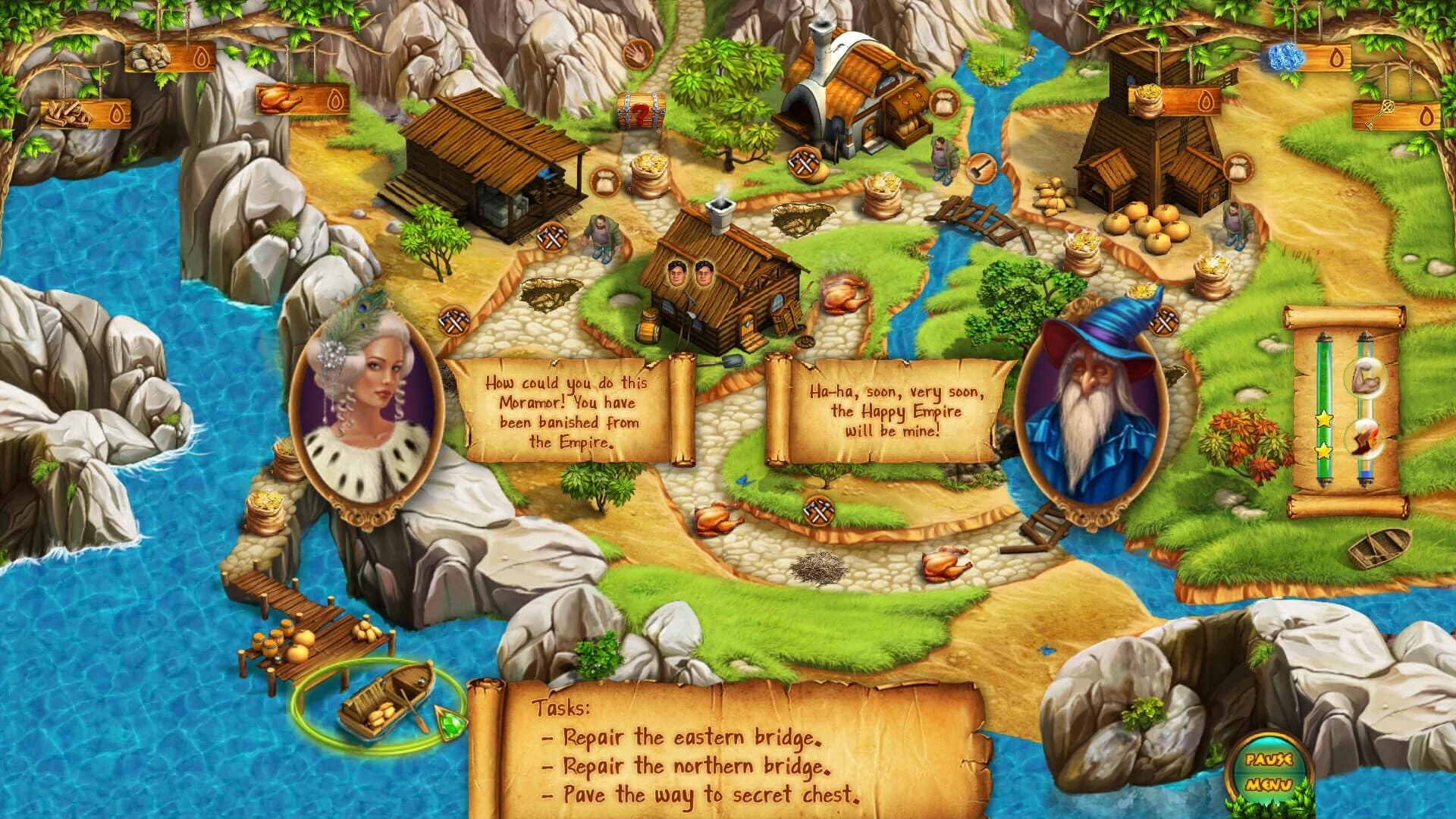The image size is (1456, 819).
Task: Select the highlighted pumpkin boat at the dock
Action: pyautogui.click(x=387, y=705)
